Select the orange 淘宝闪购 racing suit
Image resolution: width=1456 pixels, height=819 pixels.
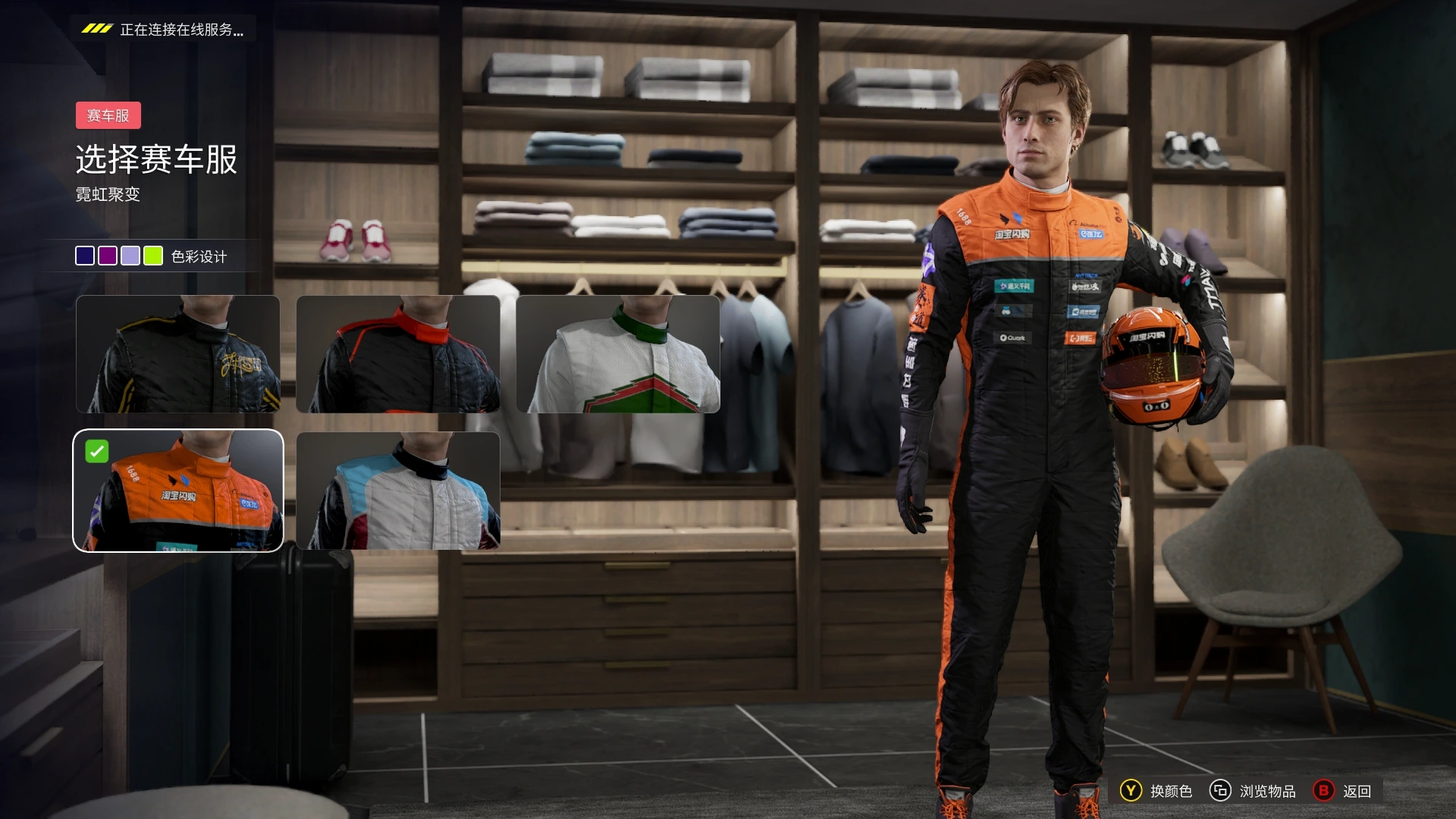click(178, 491)
